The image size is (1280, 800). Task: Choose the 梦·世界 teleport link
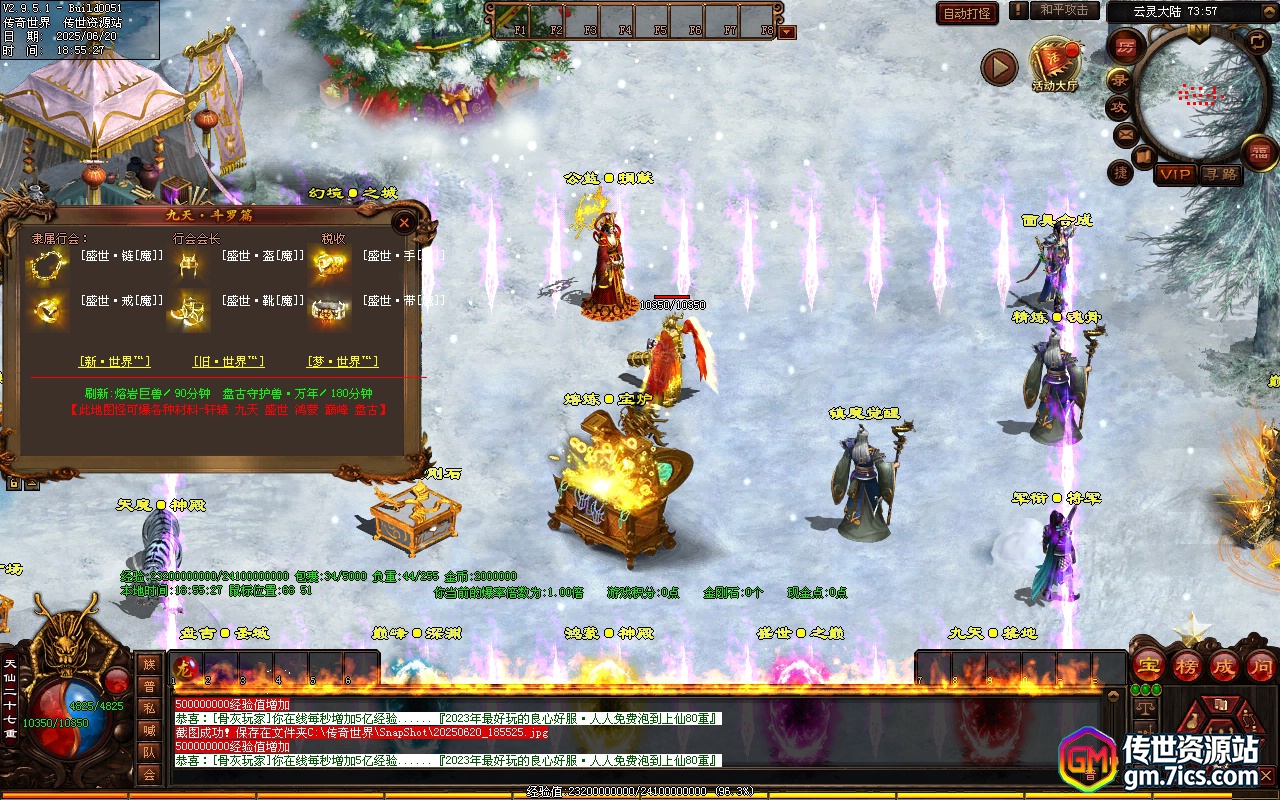point(342,361)
